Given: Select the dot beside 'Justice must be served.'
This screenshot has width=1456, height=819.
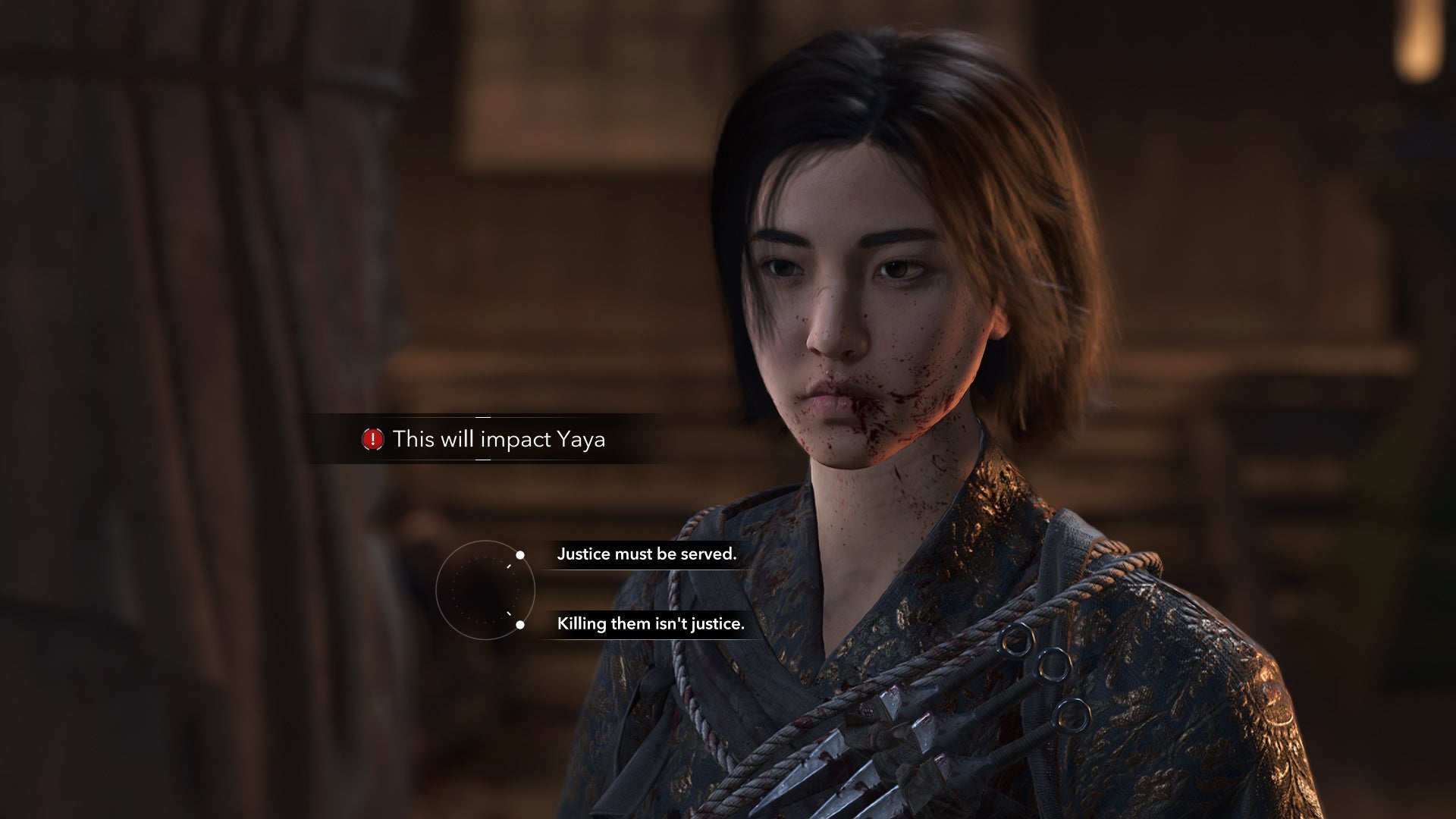Looking at the screenshot, I should pos(520,555).
